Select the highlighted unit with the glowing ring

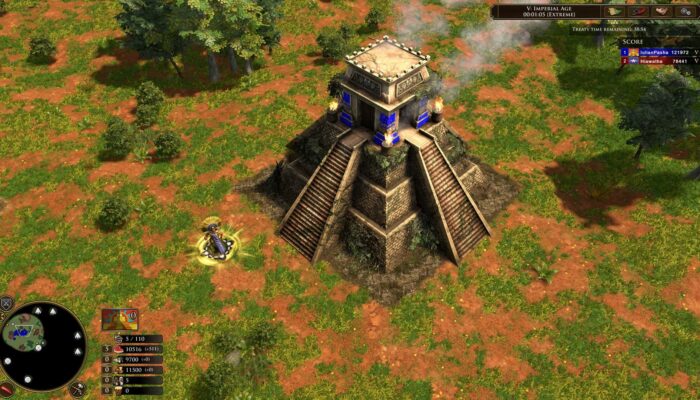tap(214, 243)
